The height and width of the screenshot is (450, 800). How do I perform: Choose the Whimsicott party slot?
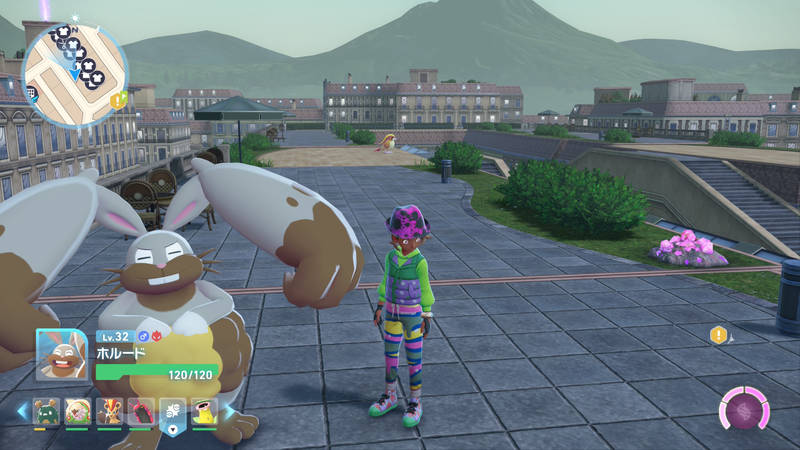point(77,411)
